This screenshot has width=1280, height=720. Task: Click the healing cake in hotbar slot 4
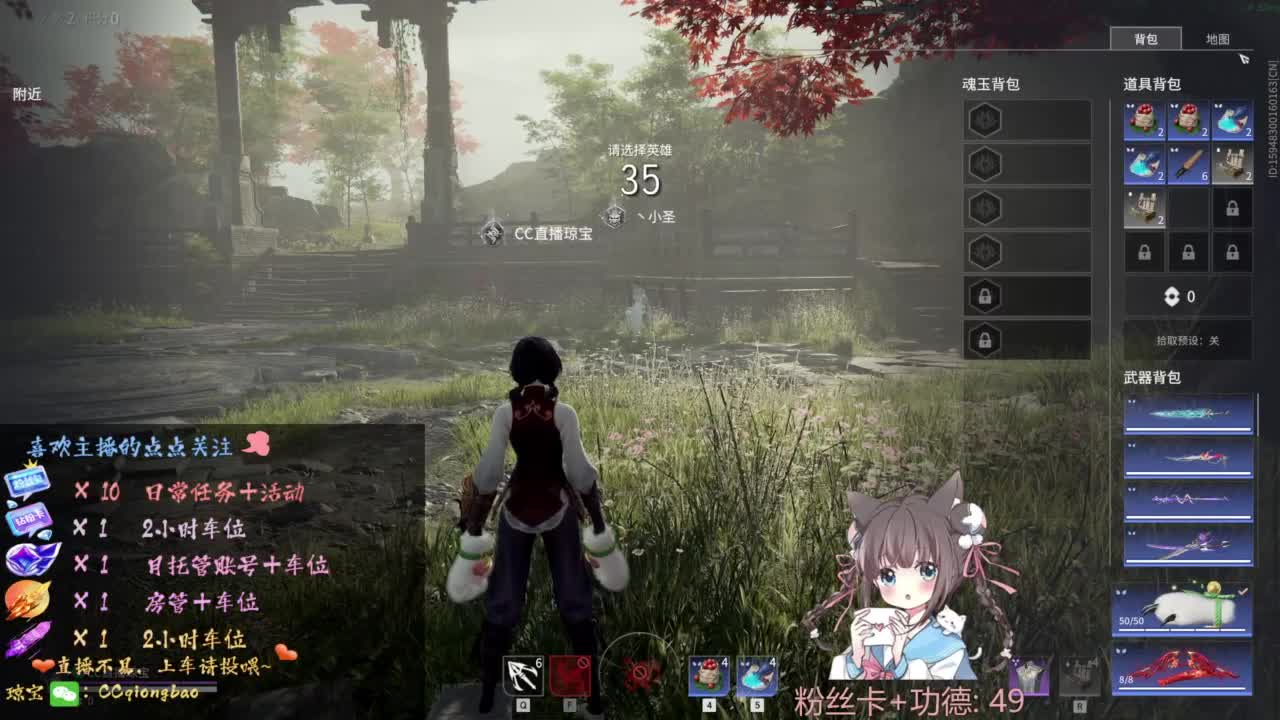click(x=708, y=677)
